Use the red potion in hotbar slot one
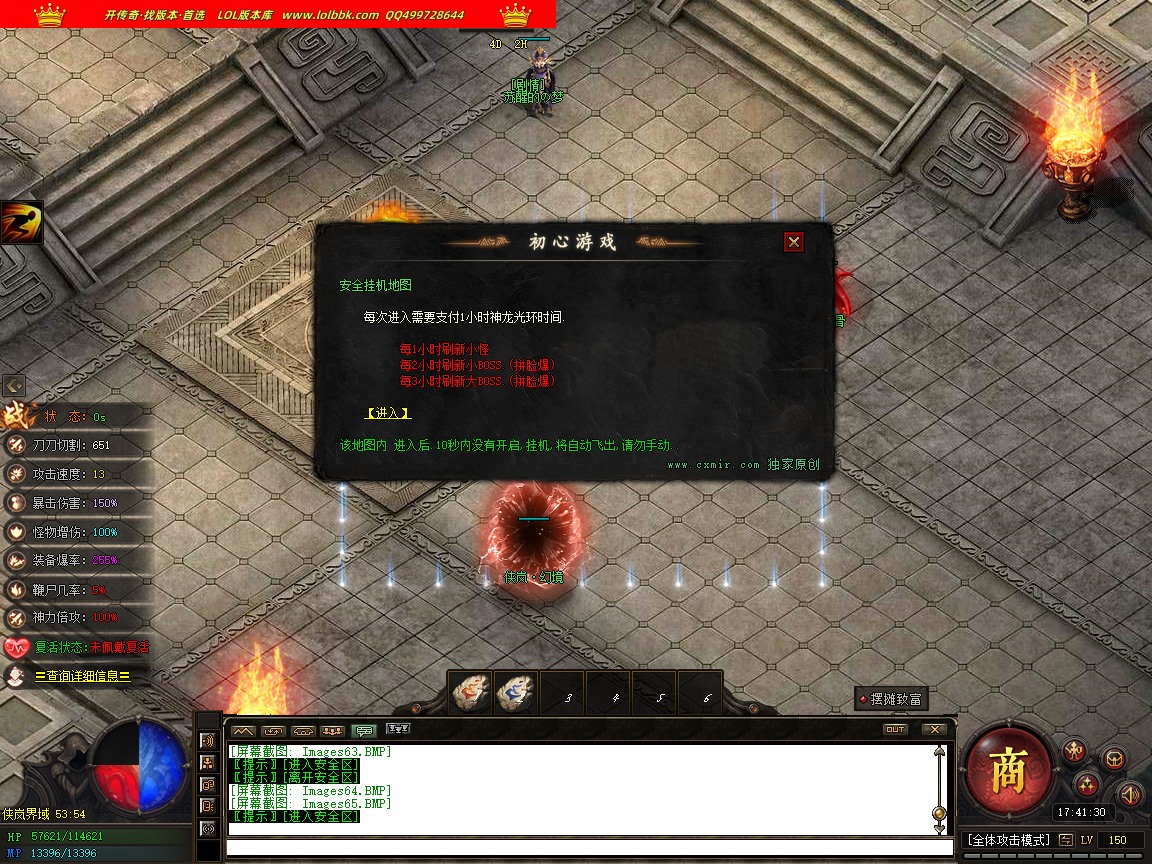 click(x=469, y=693)
